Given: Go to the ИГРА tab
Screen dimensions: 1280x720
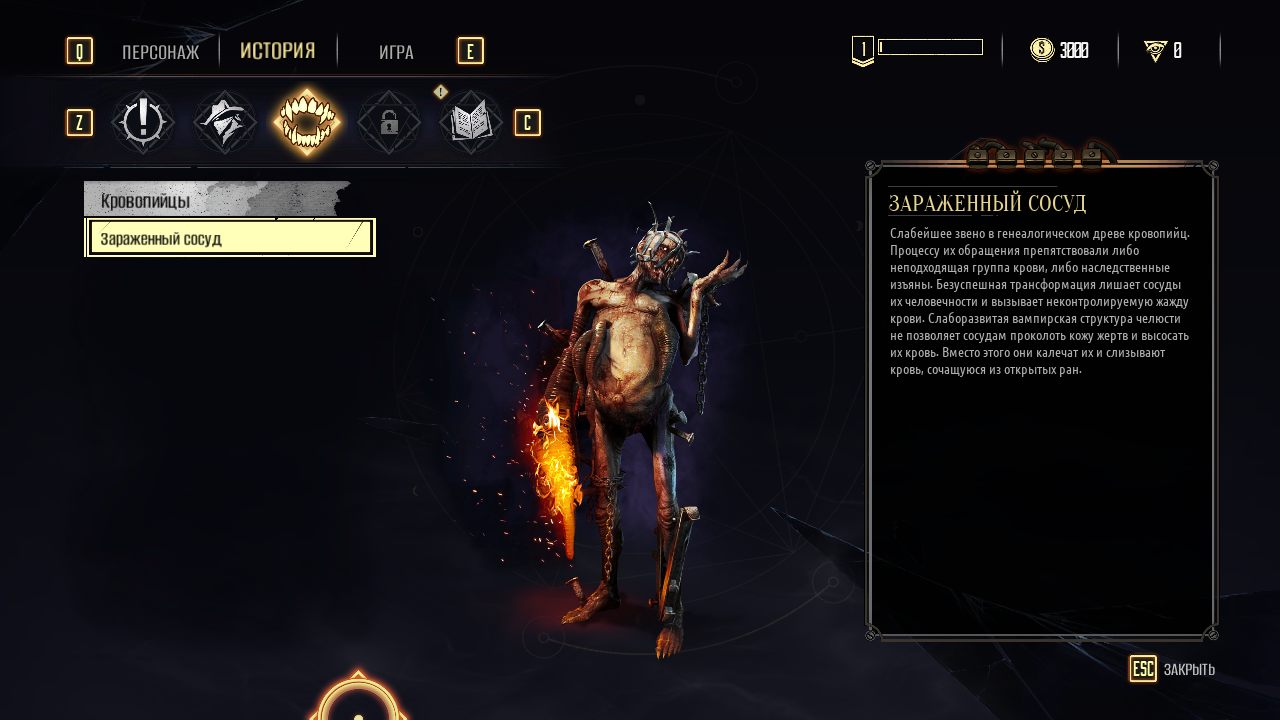Looking at the screenshot, I should 396,52.
